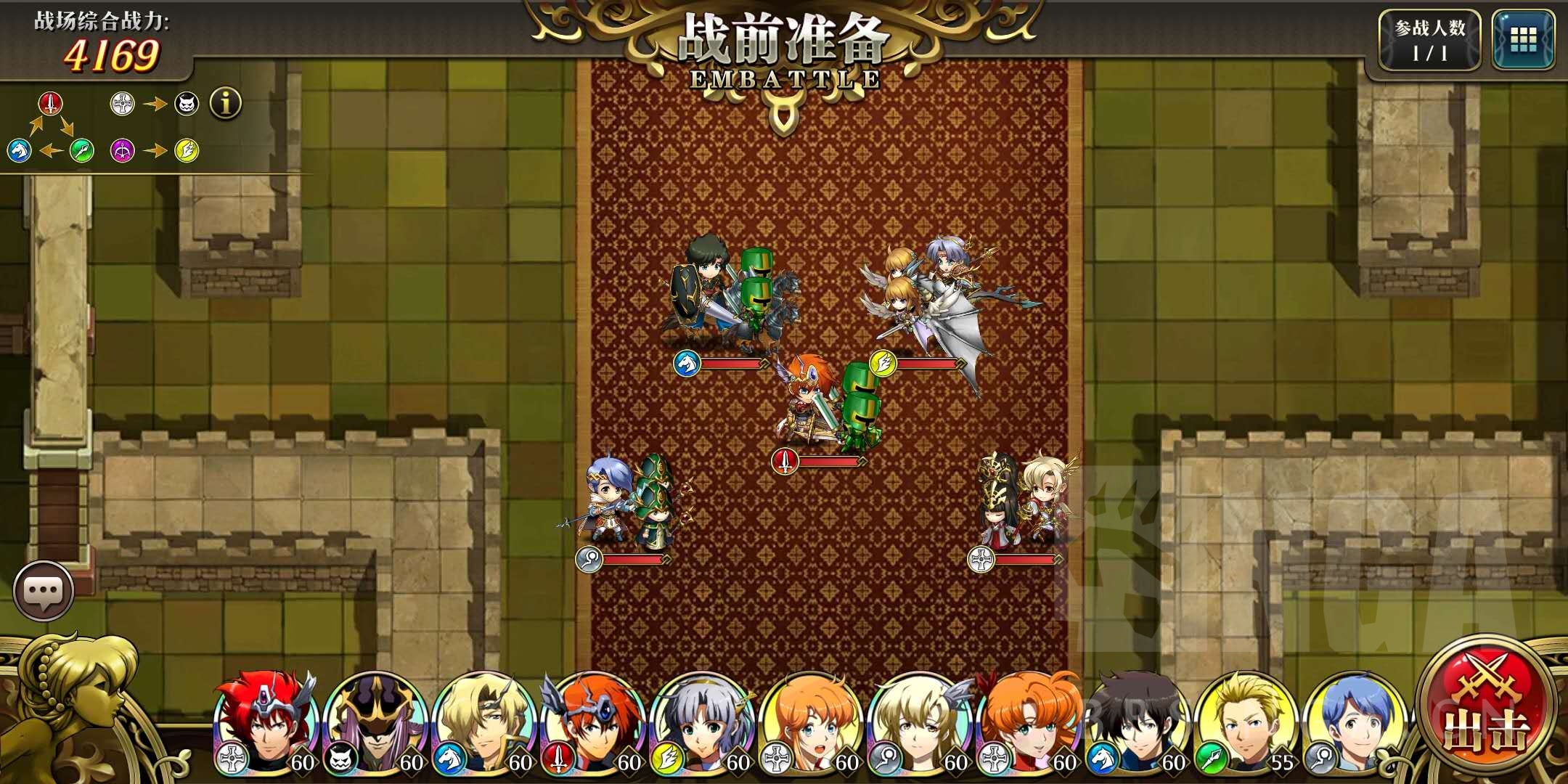Image resolution: width=1568 pixels, height=784 pixels.
Task: Select the orange-haired hero with blue winged helmet
Action: point(594,723)
